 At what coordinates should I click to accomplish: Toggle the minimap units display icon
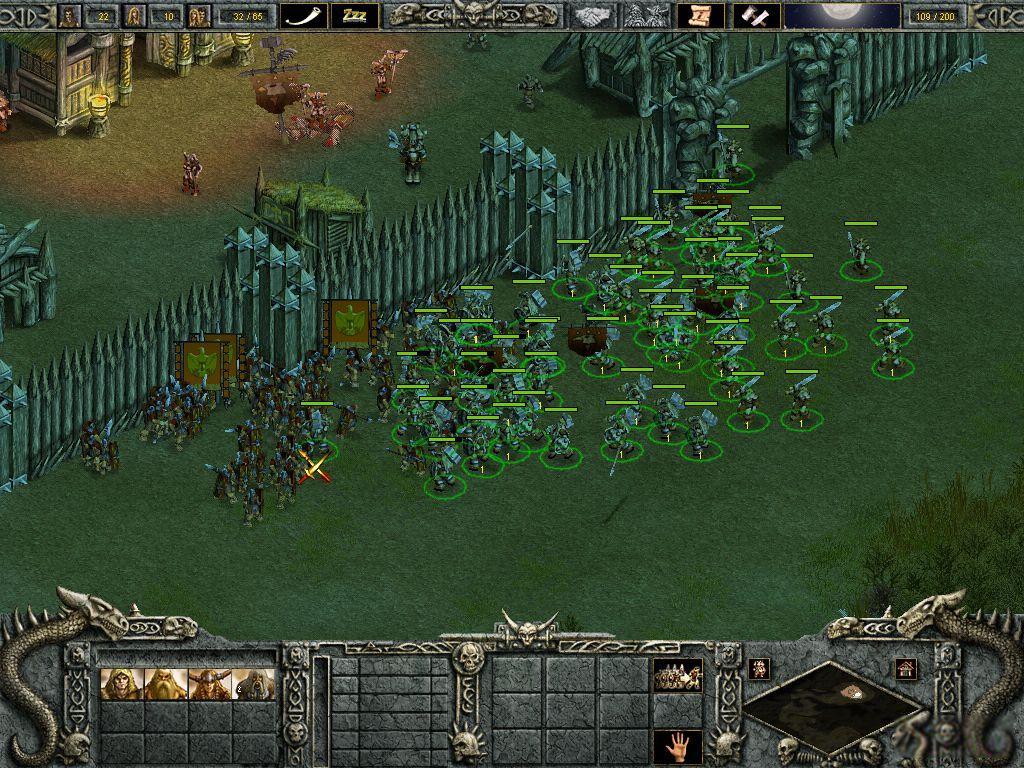click(759, 667)
